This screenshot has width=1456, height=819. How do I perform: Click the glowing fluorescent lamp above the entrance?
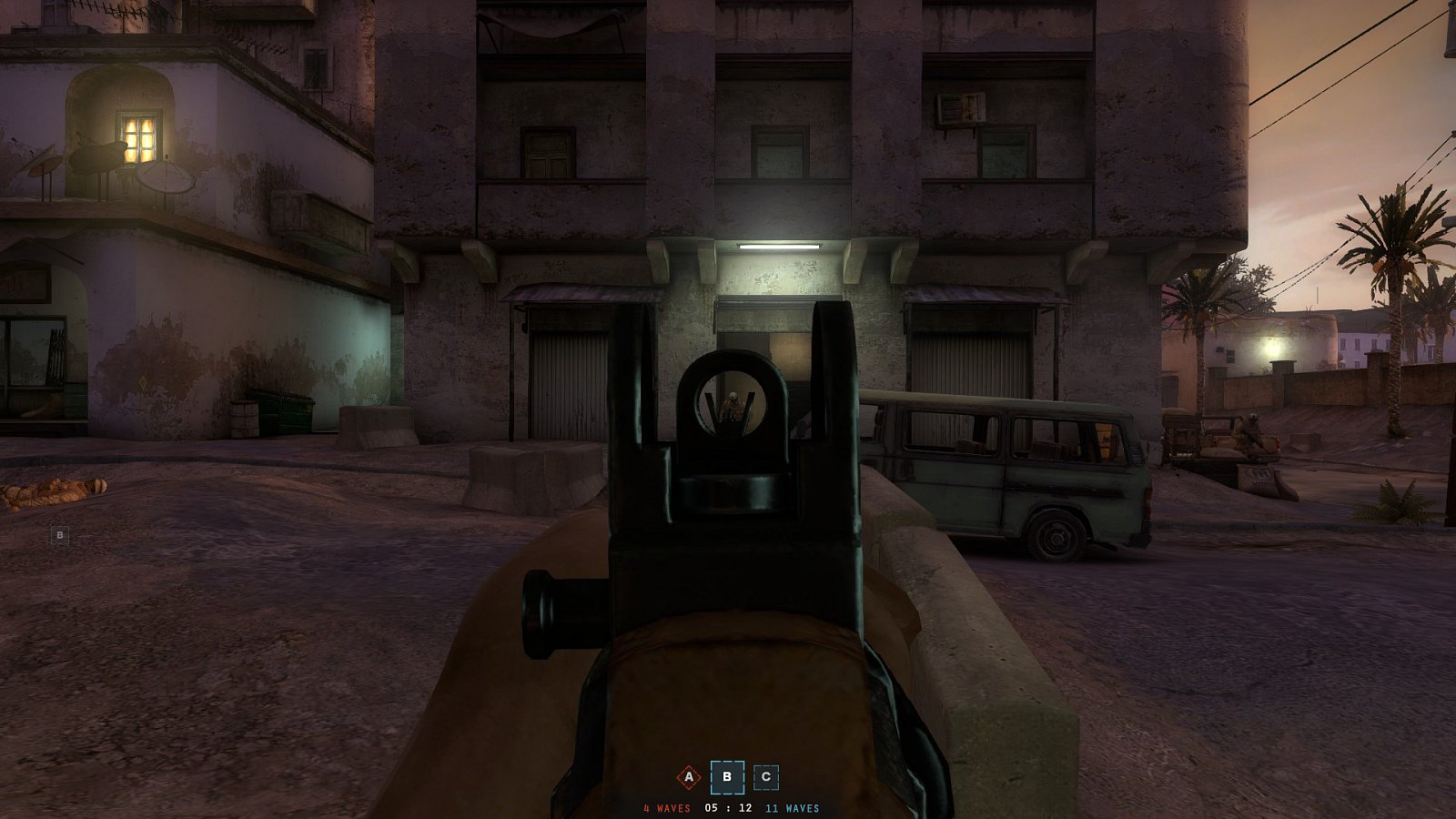click(778, 248)
